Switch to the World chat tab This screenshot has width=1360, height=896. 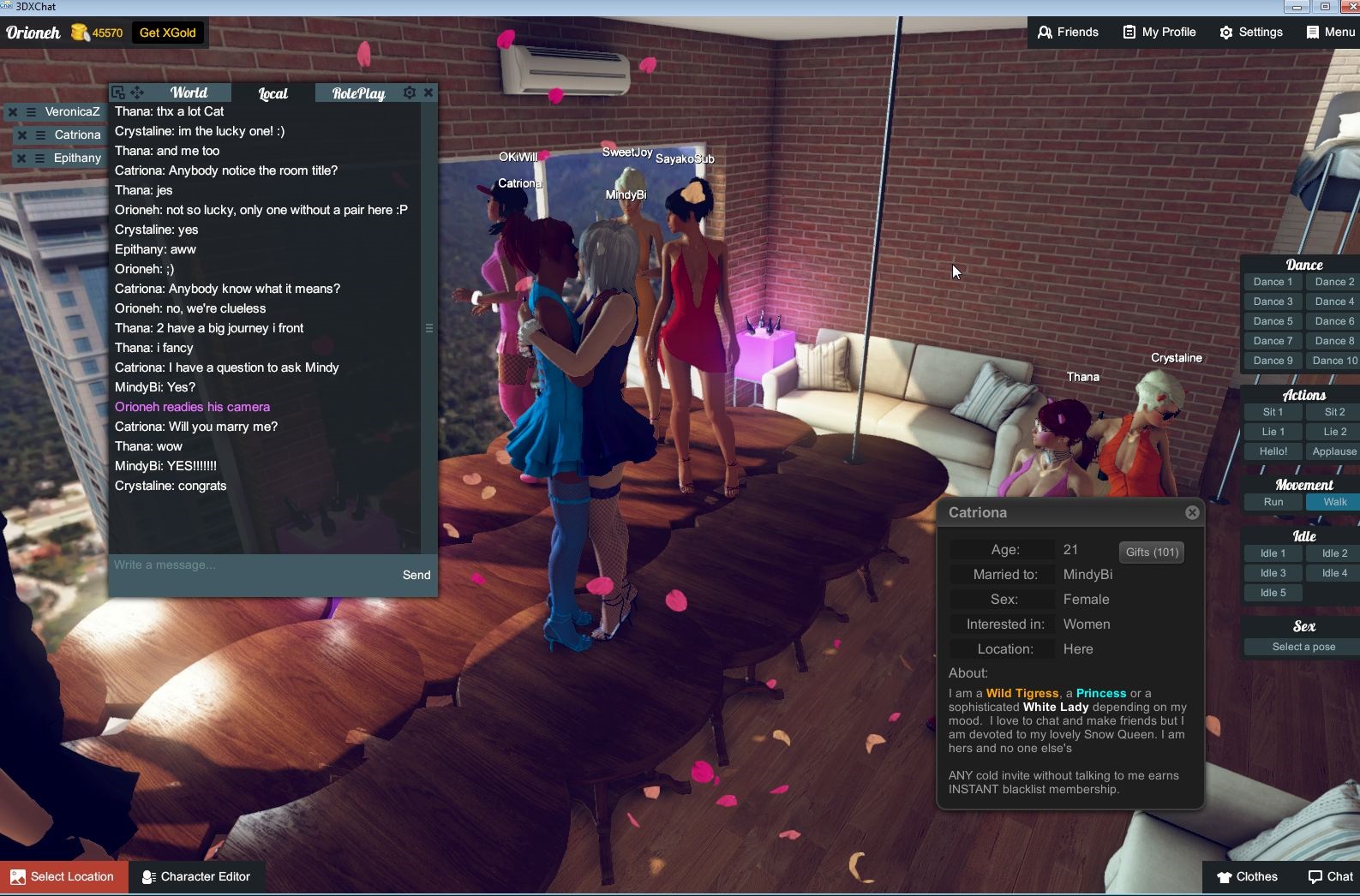(189, 92)
